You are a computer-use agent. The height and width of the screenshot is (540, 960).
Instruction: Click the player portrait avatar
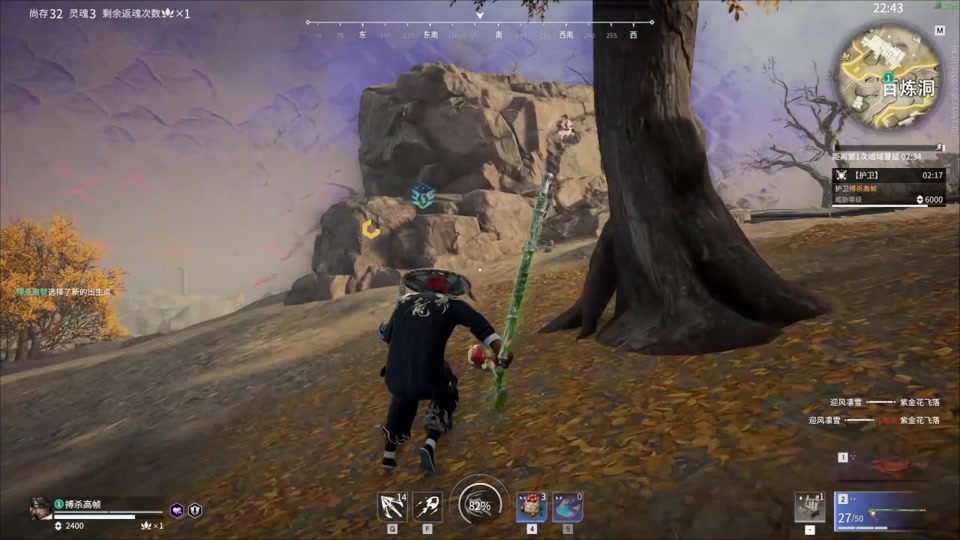tap(41, 507)
